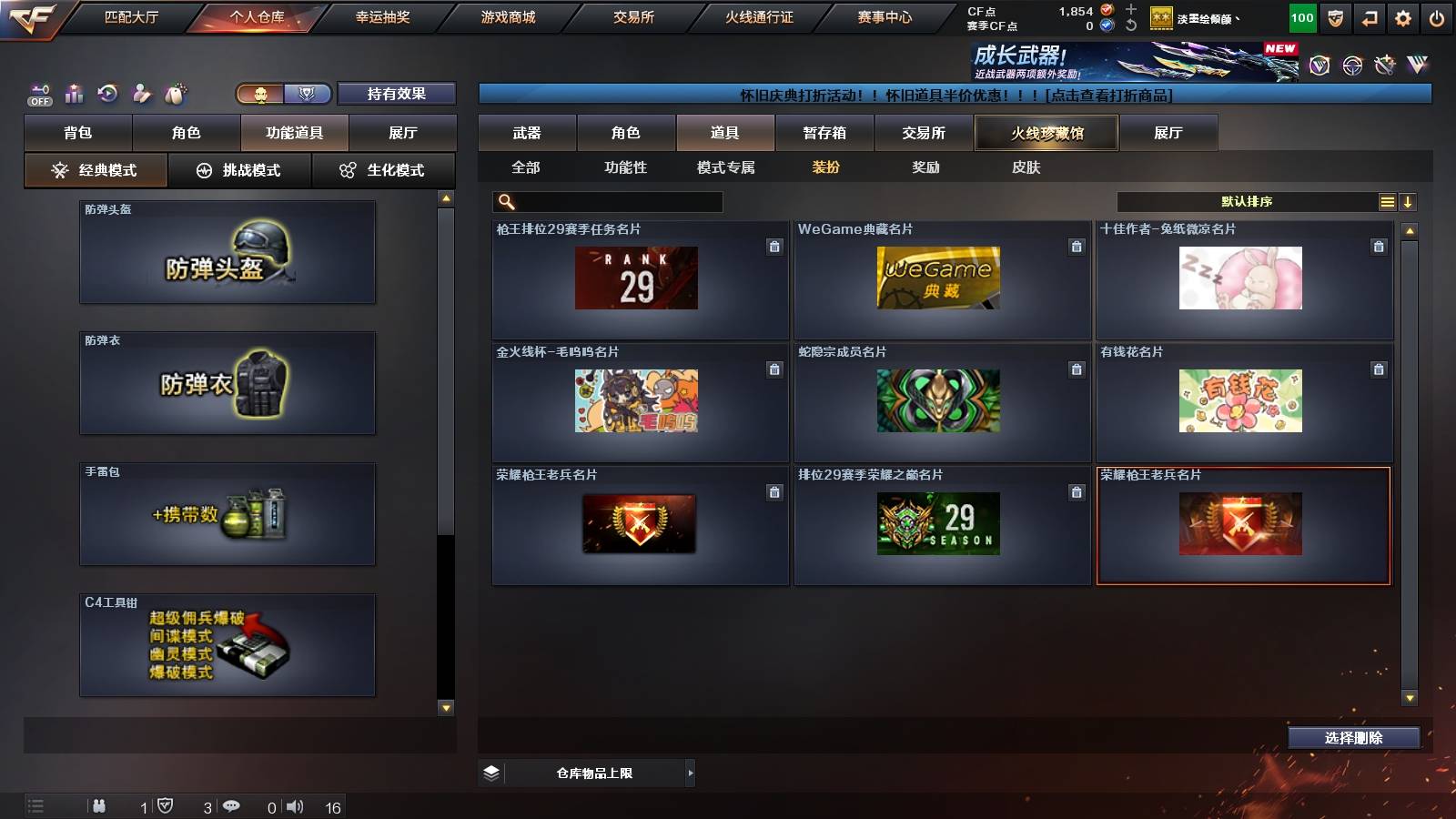Viewport: 1456px width, 819px height.
Task: Click the replay history icon in left toolbar
Action: click(x=107, y=92)
